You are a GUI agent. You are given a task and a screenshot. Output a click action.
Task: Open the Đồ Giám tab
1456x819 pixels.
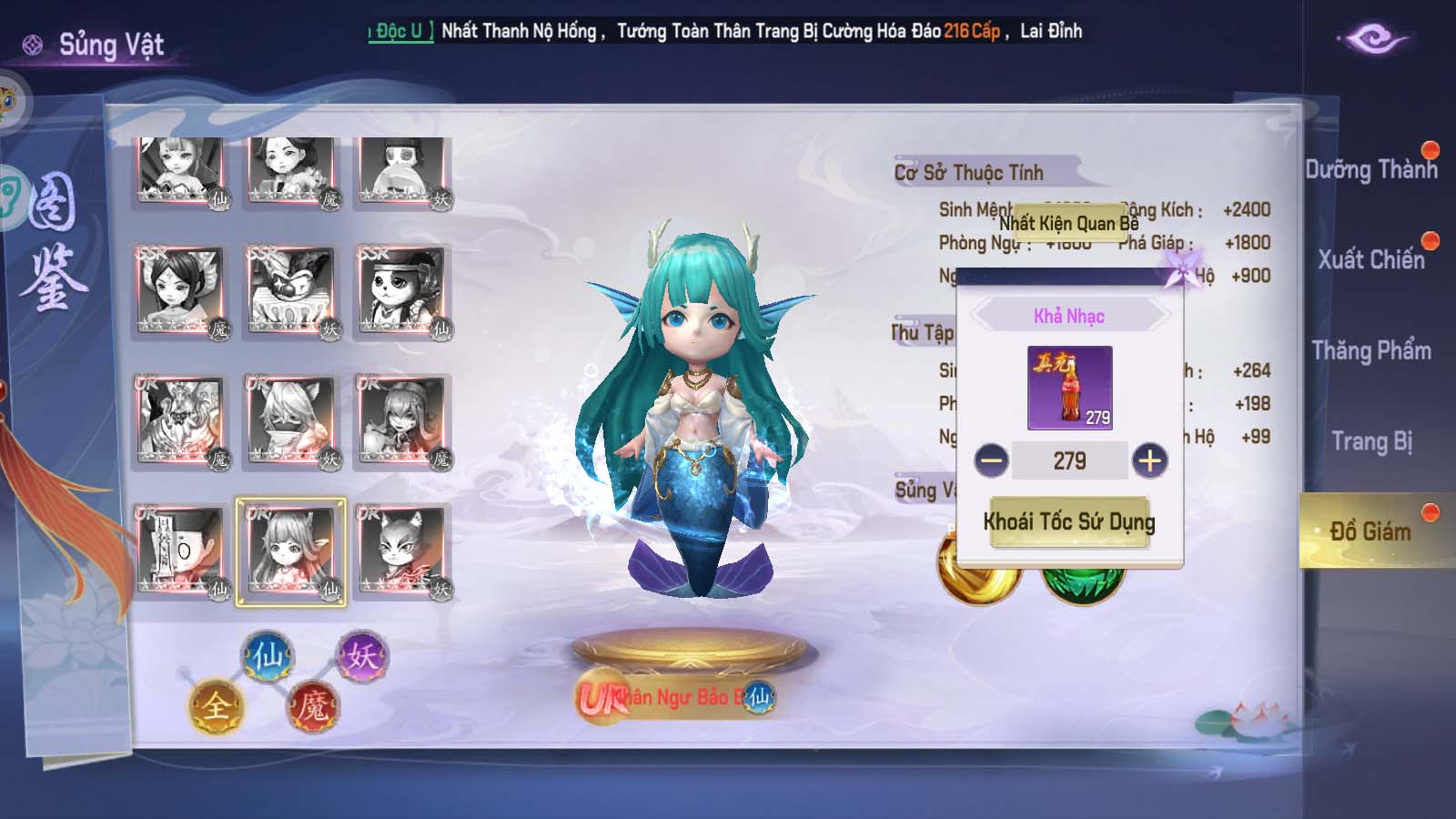click(1370, 531)
